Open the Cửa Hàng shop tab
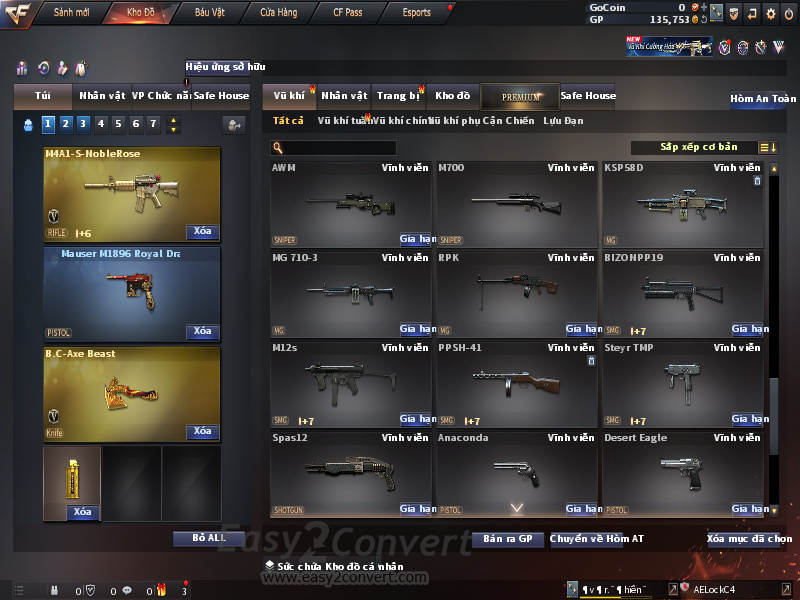 tap(278, 13)
